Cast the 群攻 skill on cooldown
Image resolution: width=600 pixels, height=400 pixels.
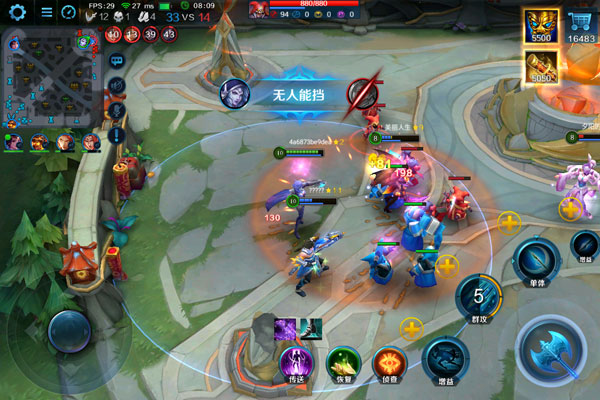point(478,297)
